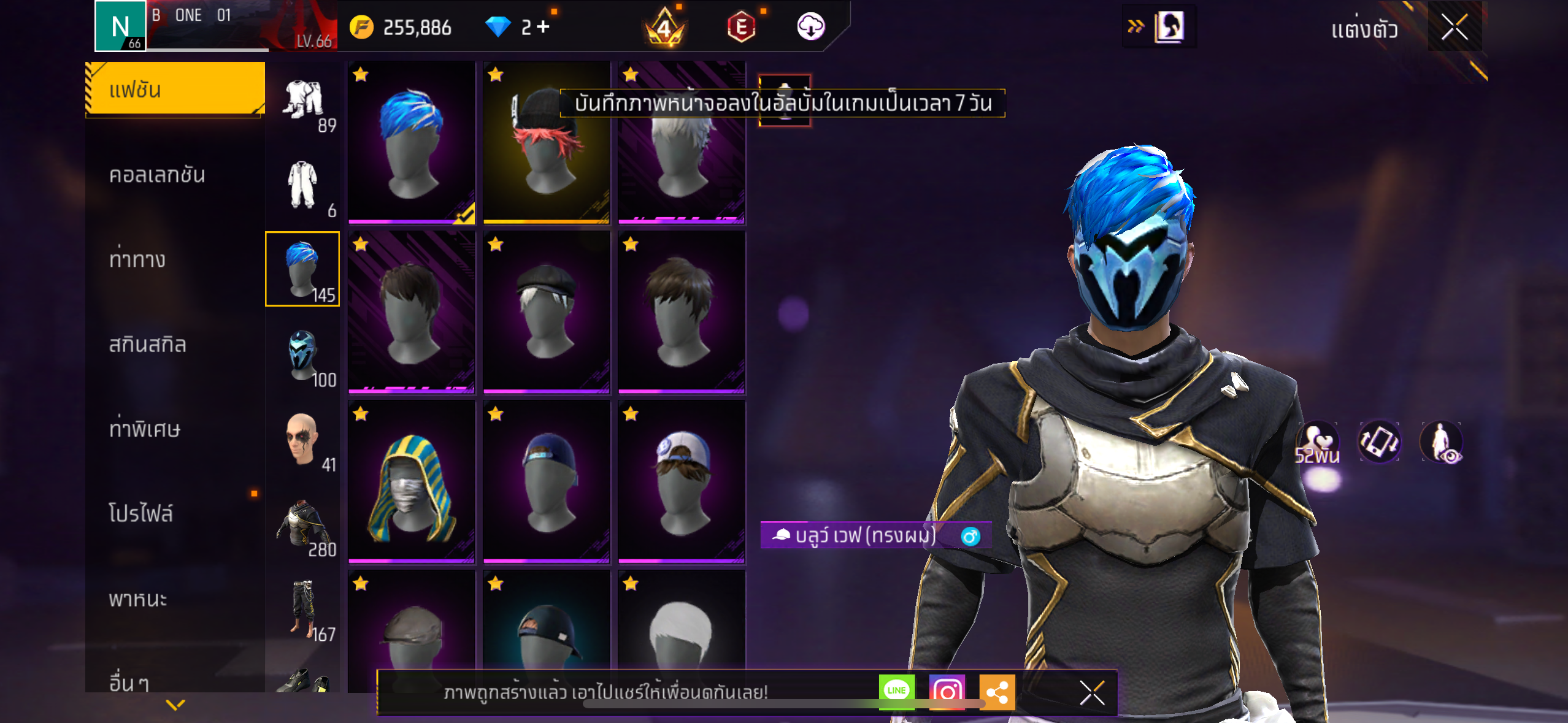Choose the yellow-blue striped pharaoh hood
Screen dimensions: 1568x723
point(411,482)
